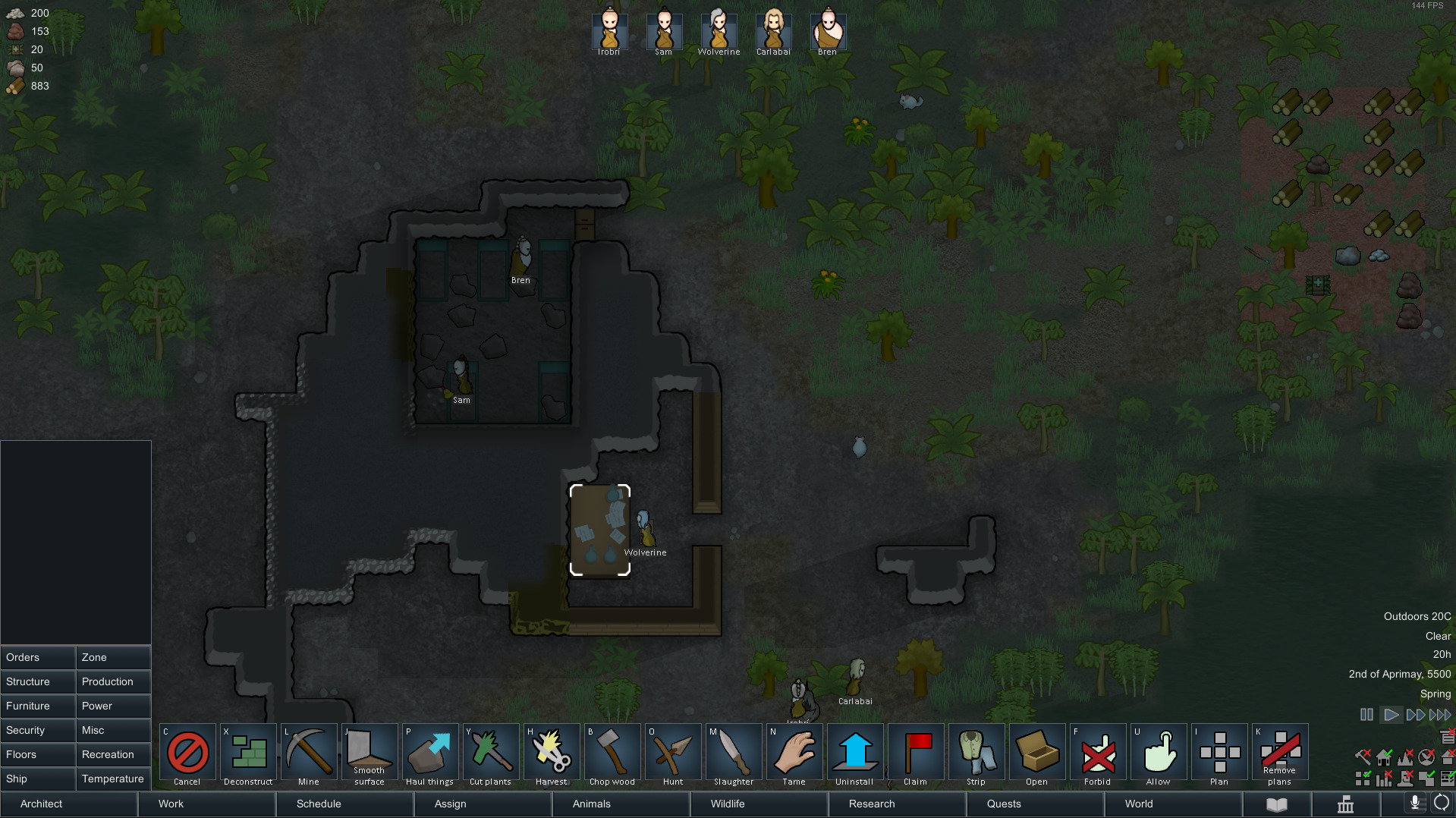This screenshot has height=818, width=1456.
Task: Select the Haul things order
Action: (430, 754)
